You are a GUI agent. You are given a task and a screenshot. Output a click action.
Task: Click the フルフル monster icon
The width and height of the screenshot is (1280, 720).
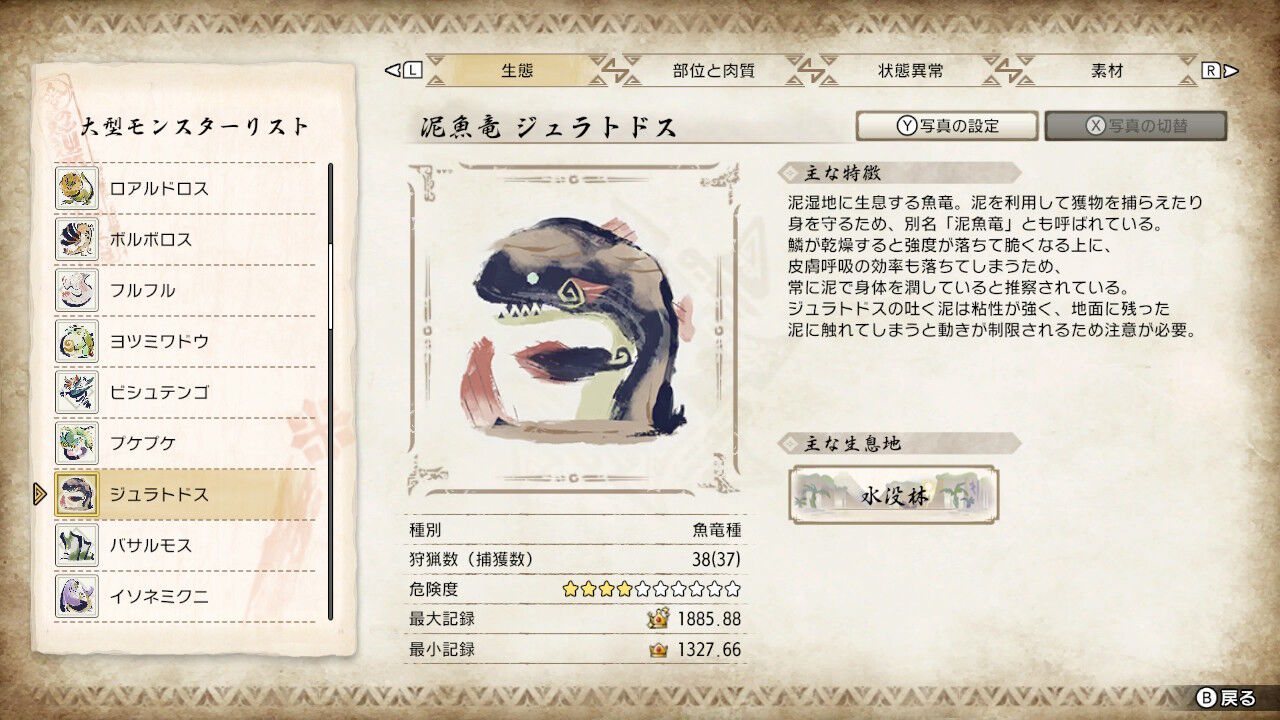pos(79,290)
